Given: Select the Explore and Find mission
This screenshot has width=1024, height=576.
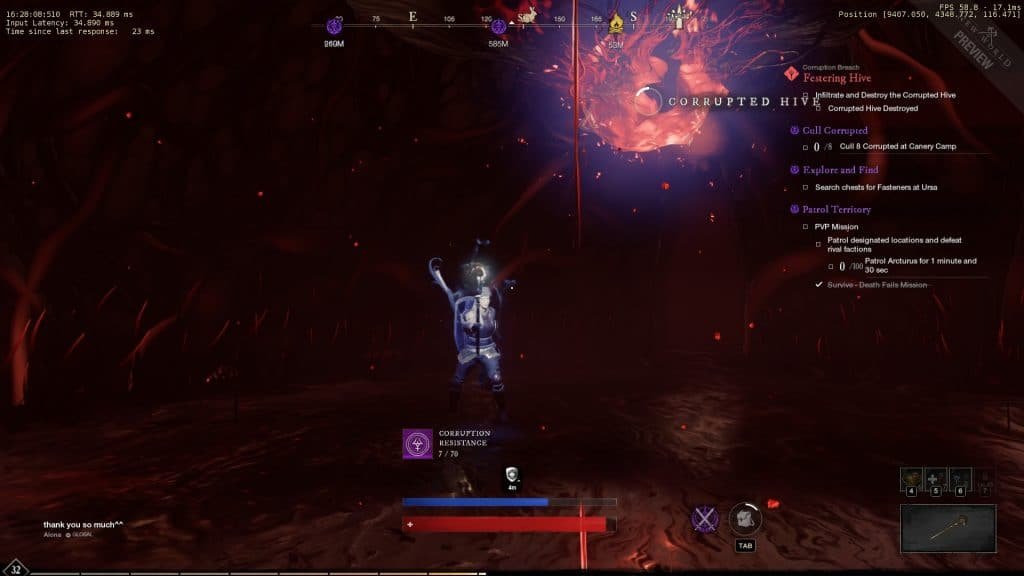Looking at the screenshot, I should (840, 170).
